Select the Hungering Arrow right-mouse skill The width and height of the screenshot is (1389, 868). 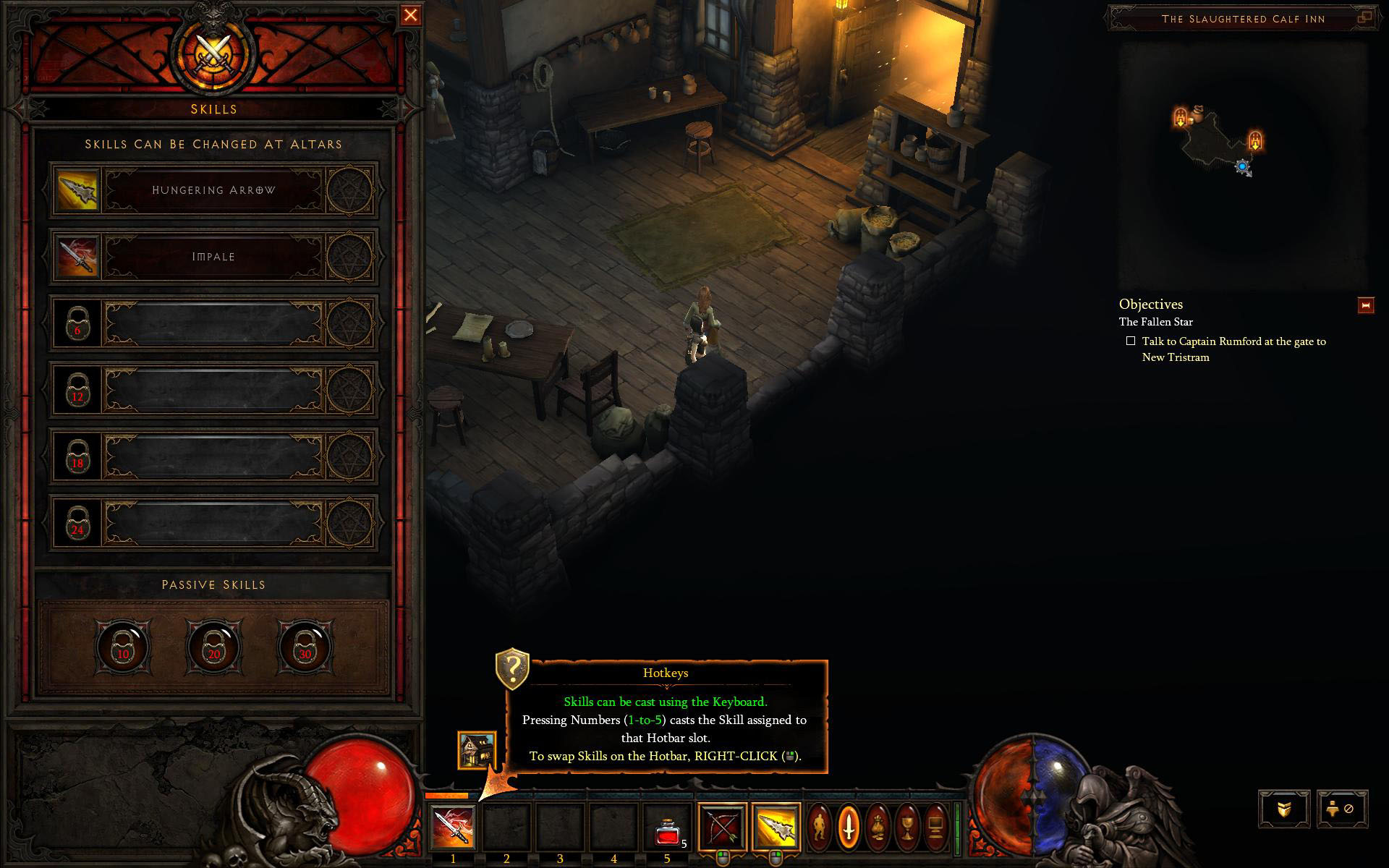776,826
